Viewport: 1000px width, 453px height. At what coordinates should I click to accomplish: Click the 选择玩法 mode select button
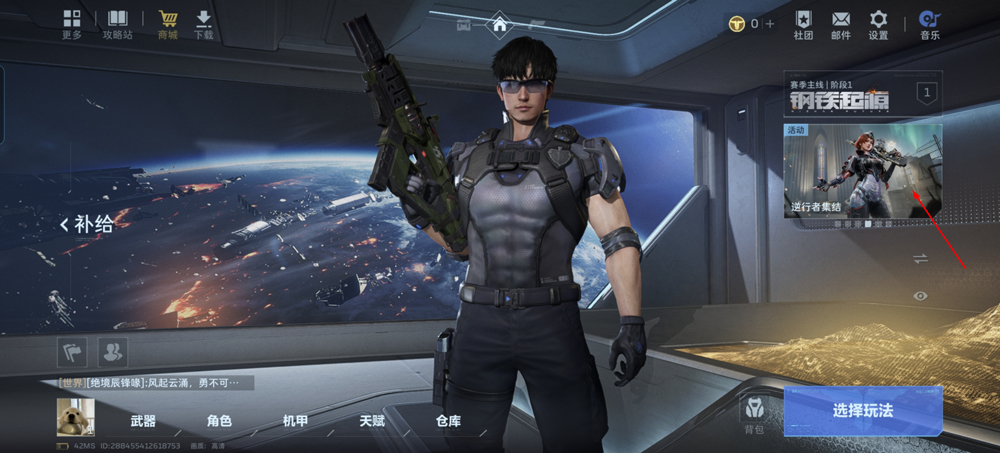pyautogui.click(x=862, y=411)
